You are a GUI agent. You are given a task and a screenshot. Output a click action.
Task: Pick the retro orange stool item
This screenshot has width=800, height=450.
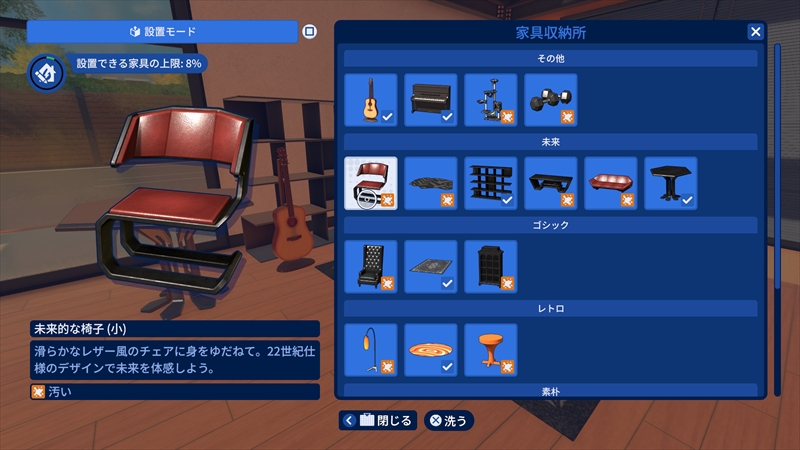pos(491,350)
